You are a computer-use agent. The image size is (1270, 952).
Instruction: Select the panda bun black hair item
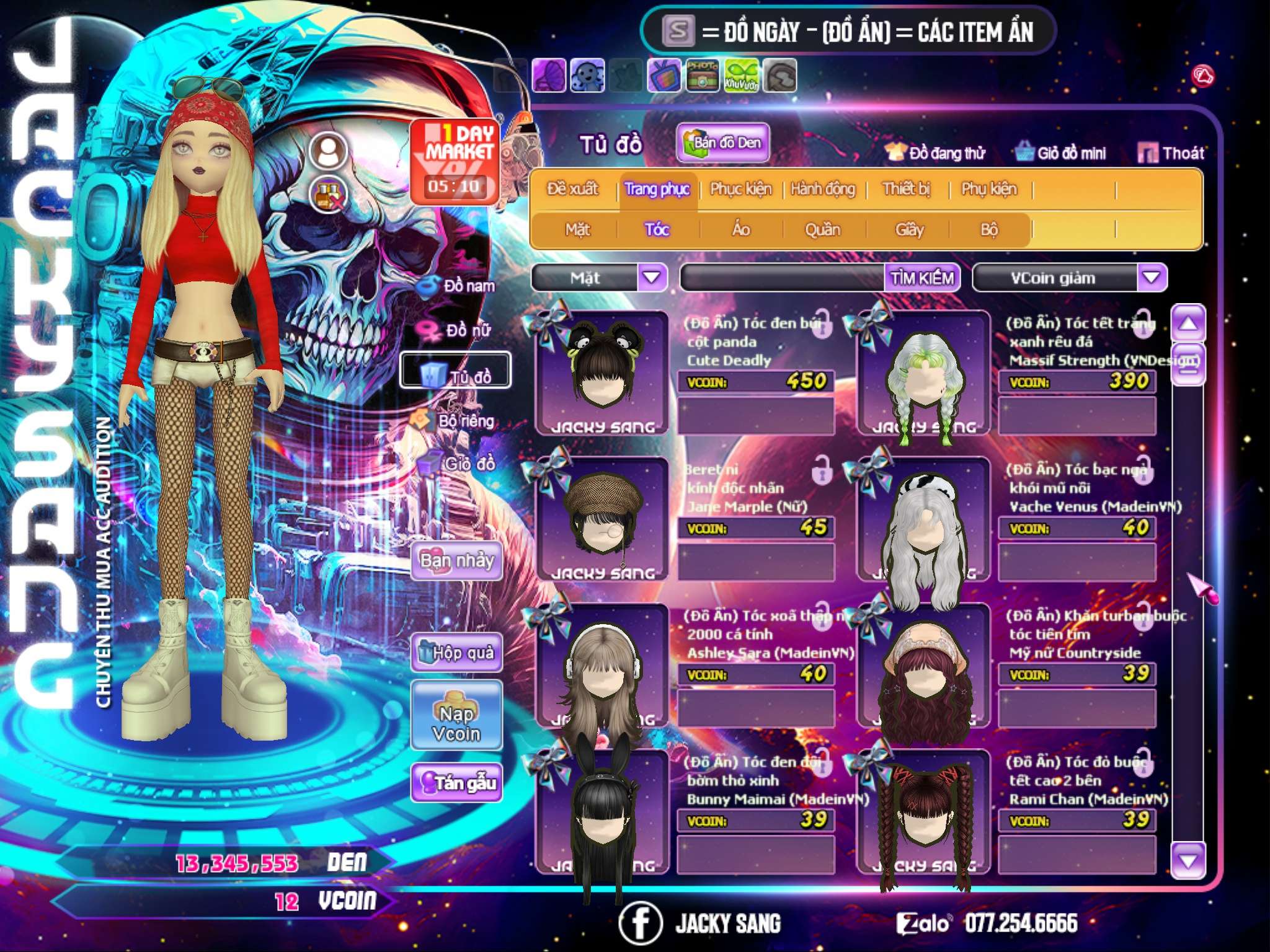point(602,372)
